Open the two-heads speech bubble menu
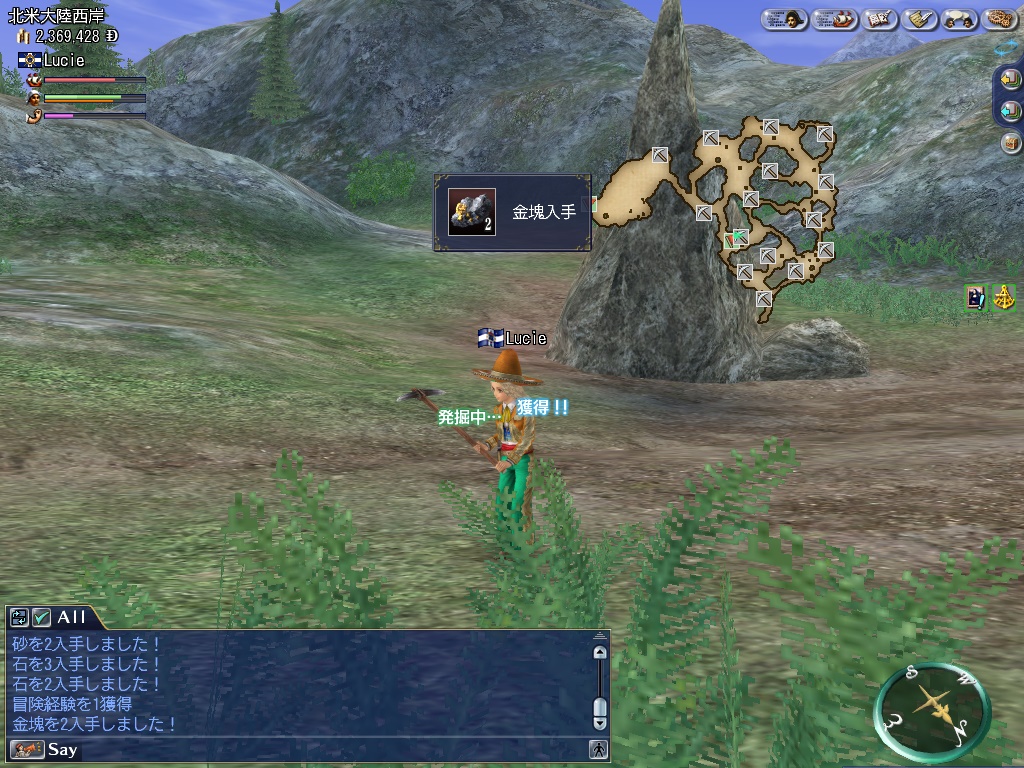 pos(959,18)
